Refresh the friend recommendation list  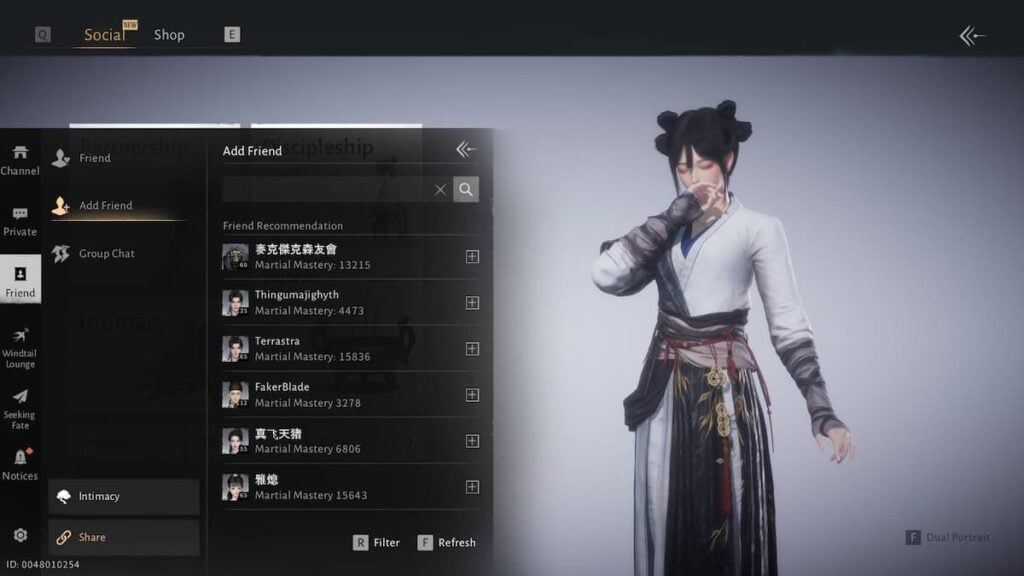tap(446, 543)
